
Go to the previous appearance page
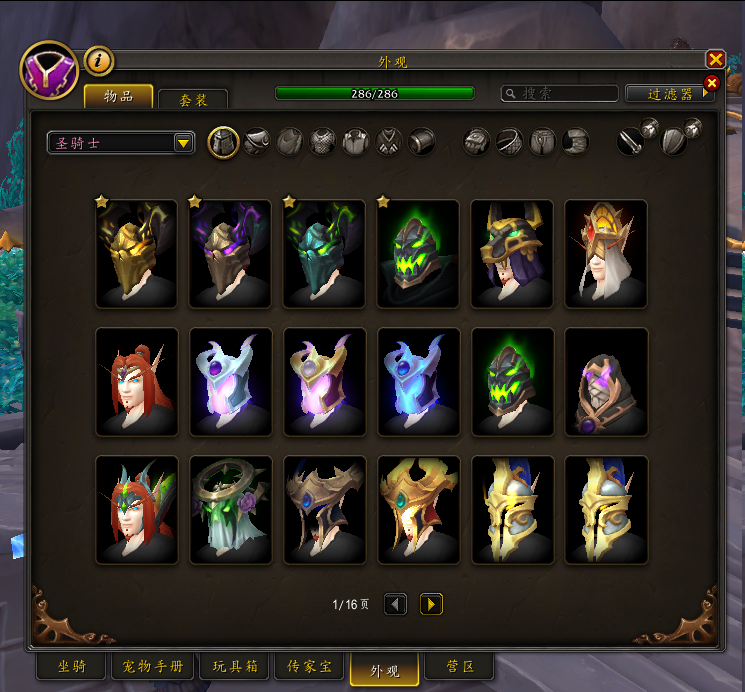coord(396,604)
